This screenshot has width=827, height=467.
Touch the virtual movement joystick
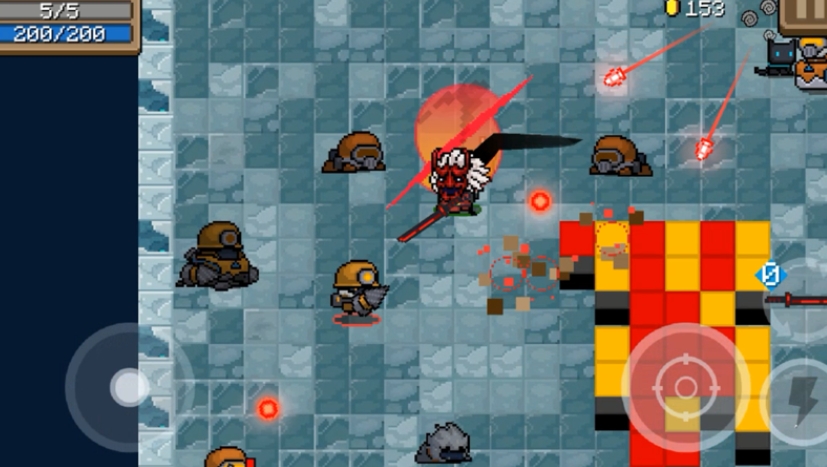coord(129,387)
